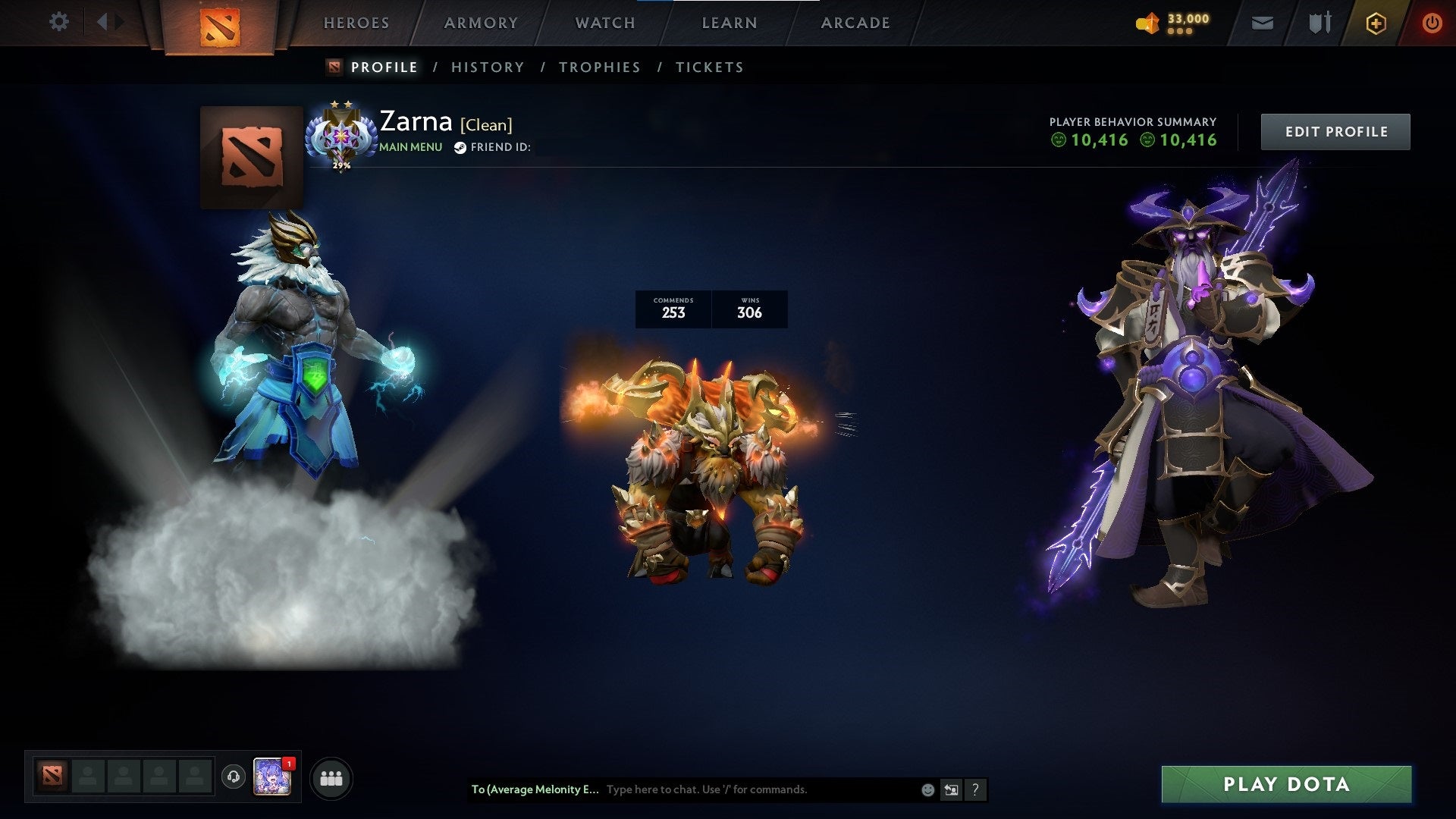Open the emoticon picker in chat
This screenshot has width=1456, height=819.
click(x=927, y=789)
